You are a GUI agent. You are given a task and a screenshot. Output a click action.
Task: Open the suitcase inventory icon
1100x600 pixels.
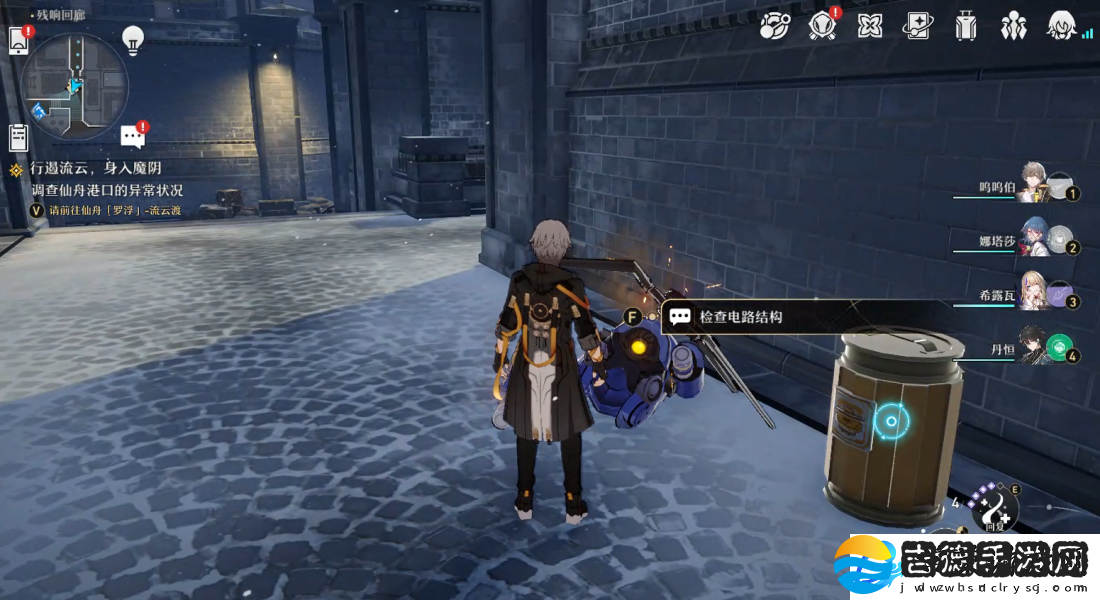(965, 26)
